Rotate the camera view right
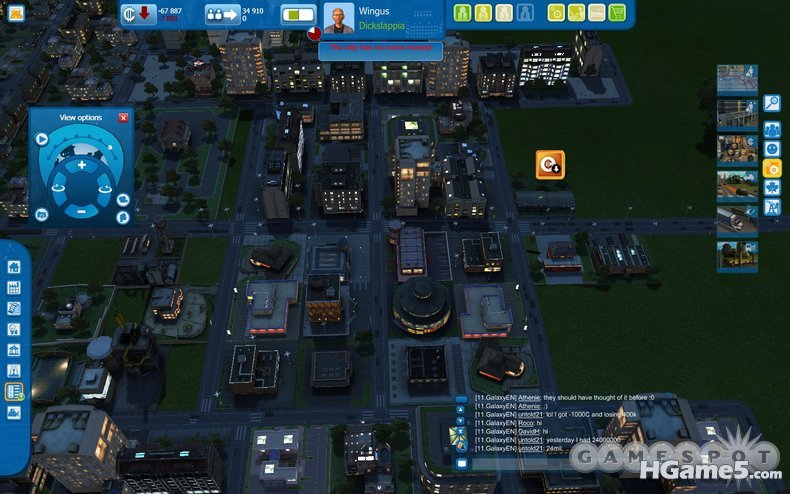Screen dimensions: 790x494 point(108,186)
